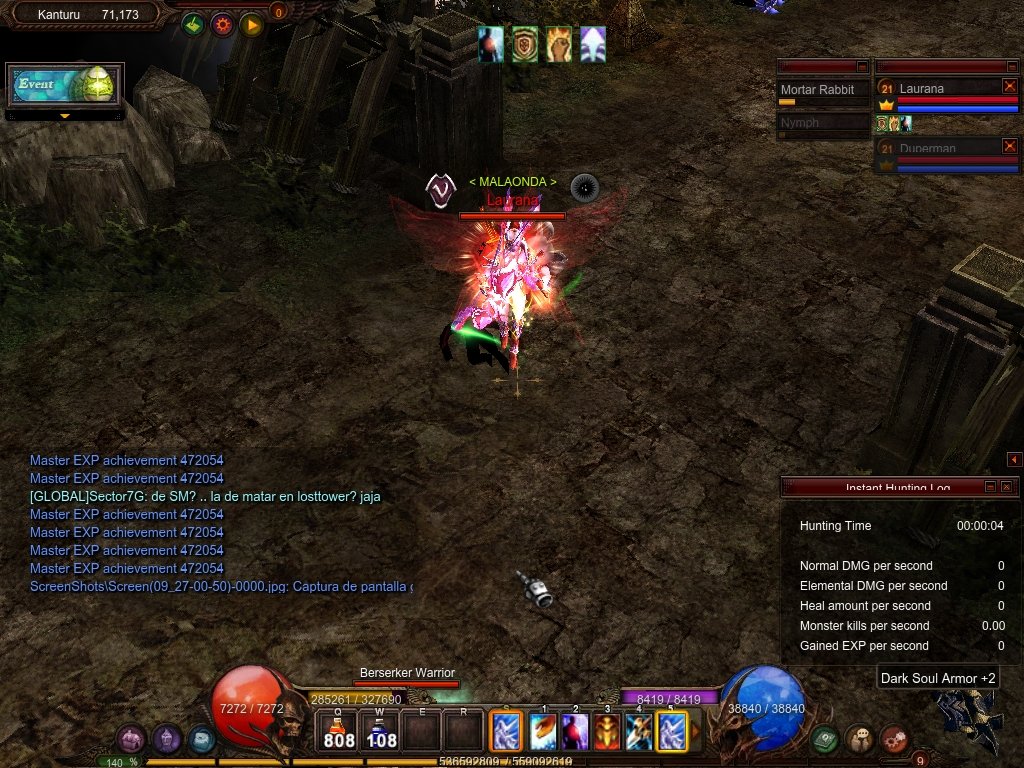The width and height of the screenshot is (1024, 768).
Task: Activate the skill in hotbar slot 4
Action: (639, 732)
